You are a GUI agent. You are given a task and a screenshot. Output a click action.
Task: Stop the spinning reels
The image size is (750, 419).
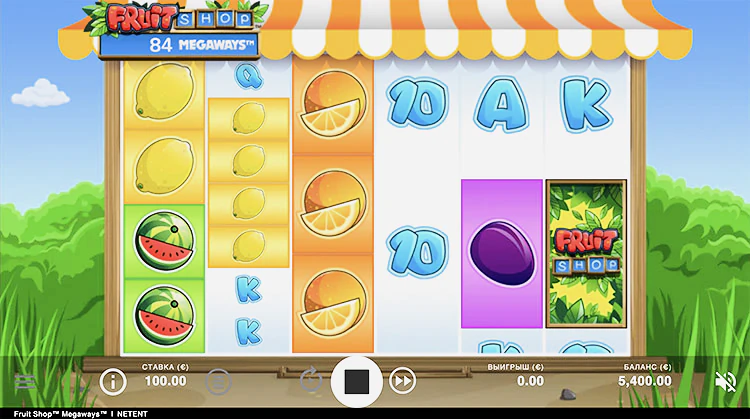357,381
